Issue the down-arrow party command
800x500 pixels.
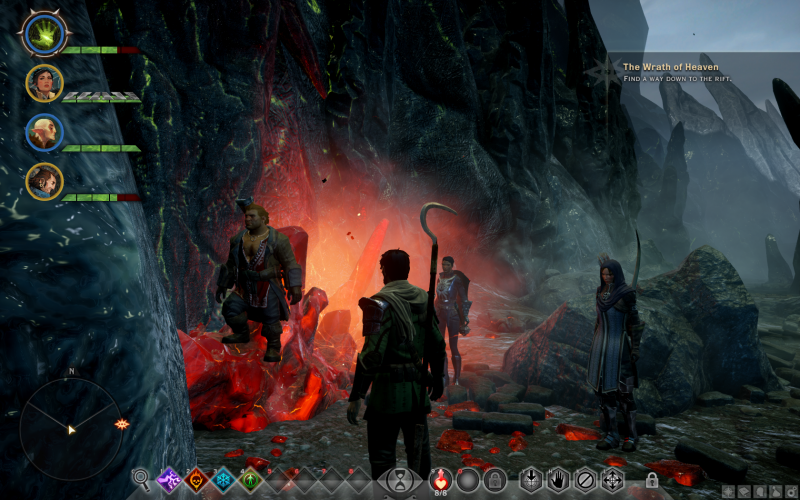coord(532,479)
